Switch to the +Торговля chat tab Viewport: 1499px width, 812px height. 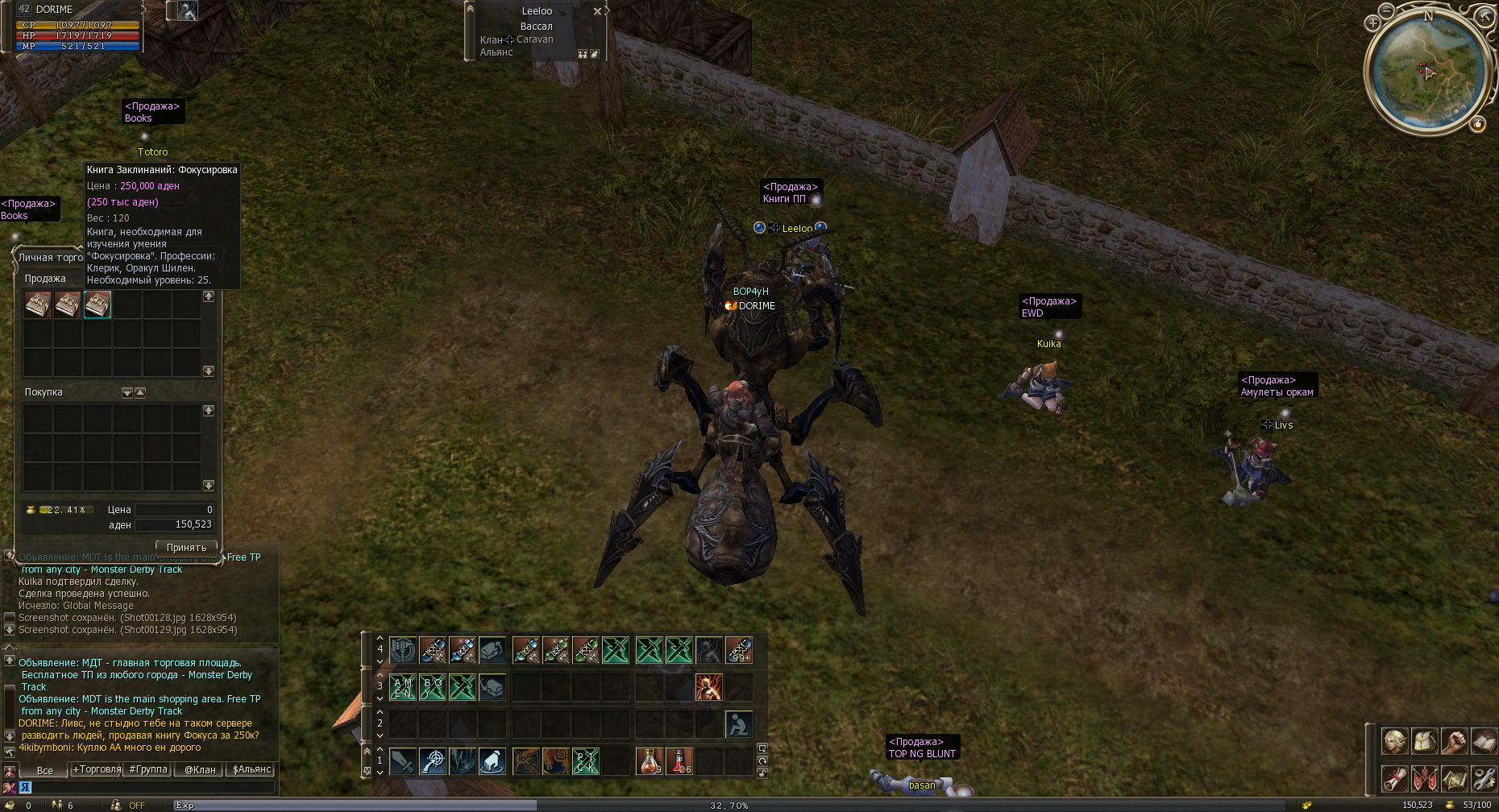point(97,769)
